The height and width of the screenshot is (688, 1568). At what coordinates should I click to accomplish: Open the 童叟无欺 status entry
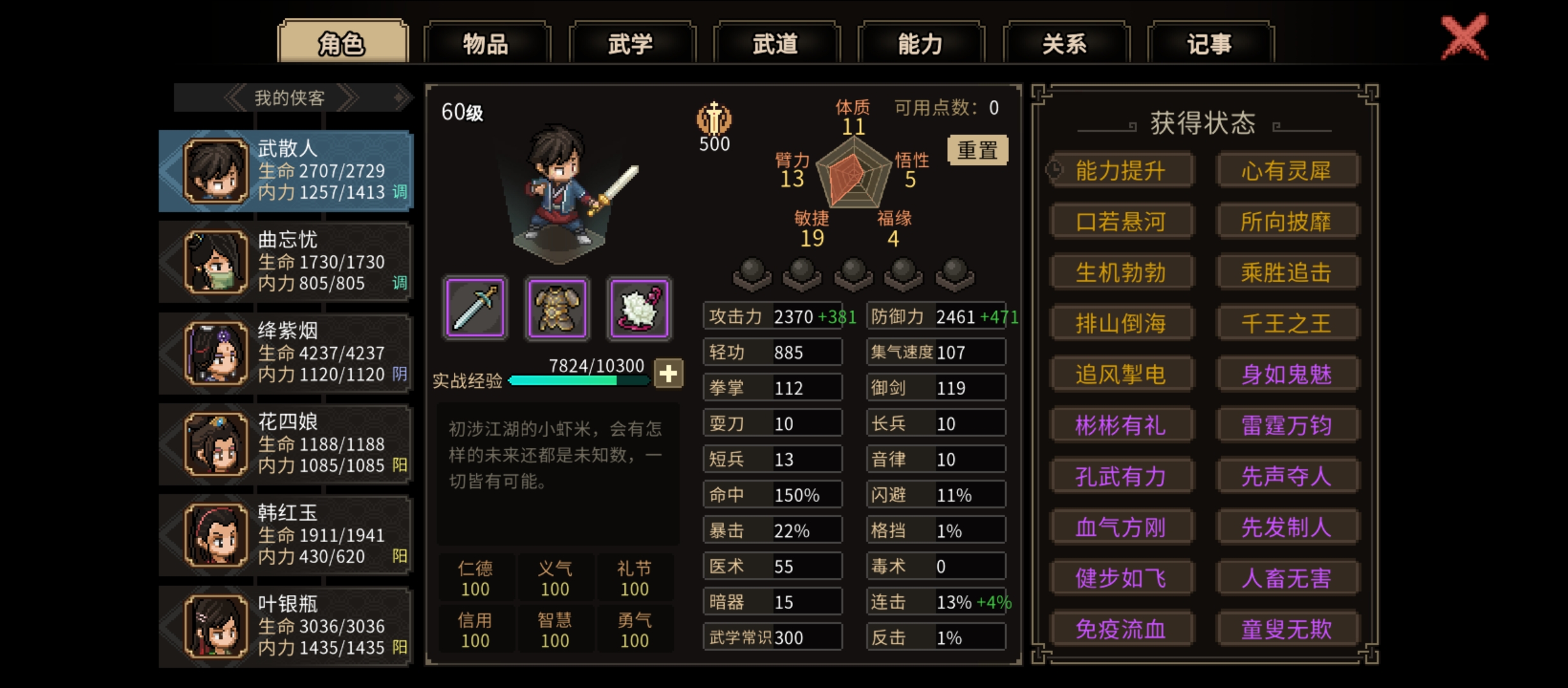[x=1286, y=629]
